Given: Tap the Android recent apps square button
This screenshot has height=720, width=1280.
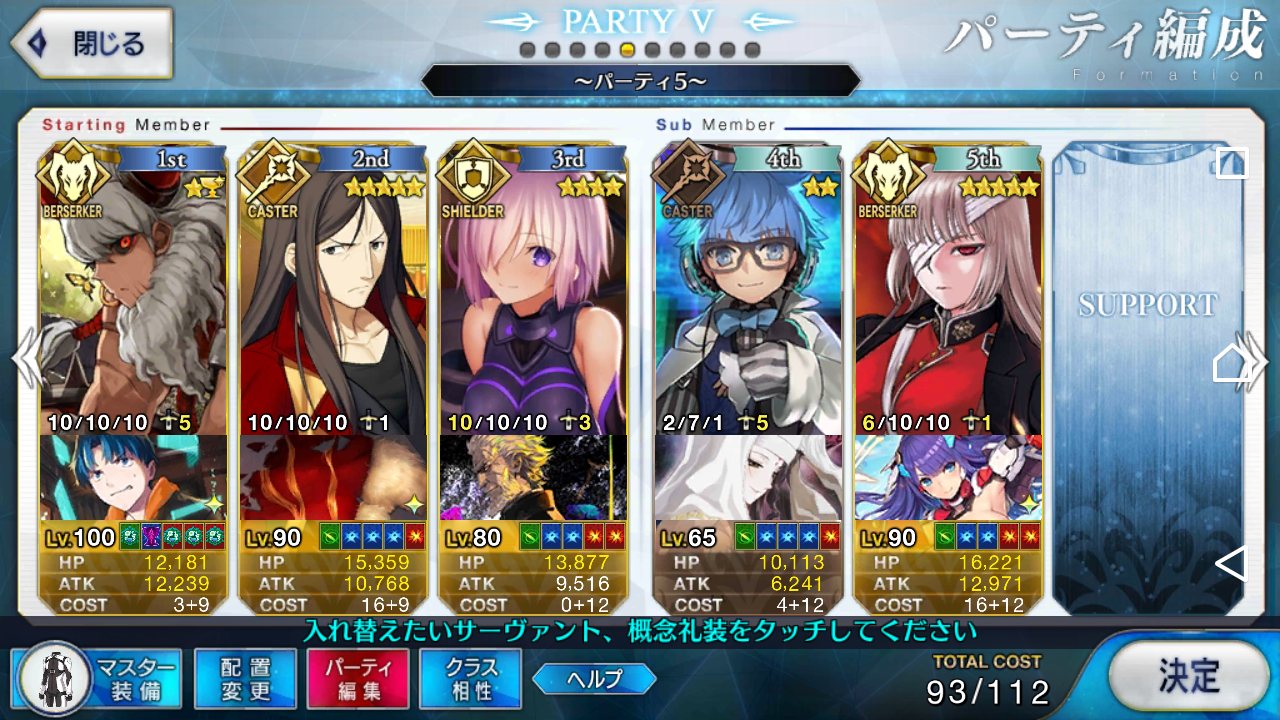Looking at the screenshot, I should (1231, 163).
